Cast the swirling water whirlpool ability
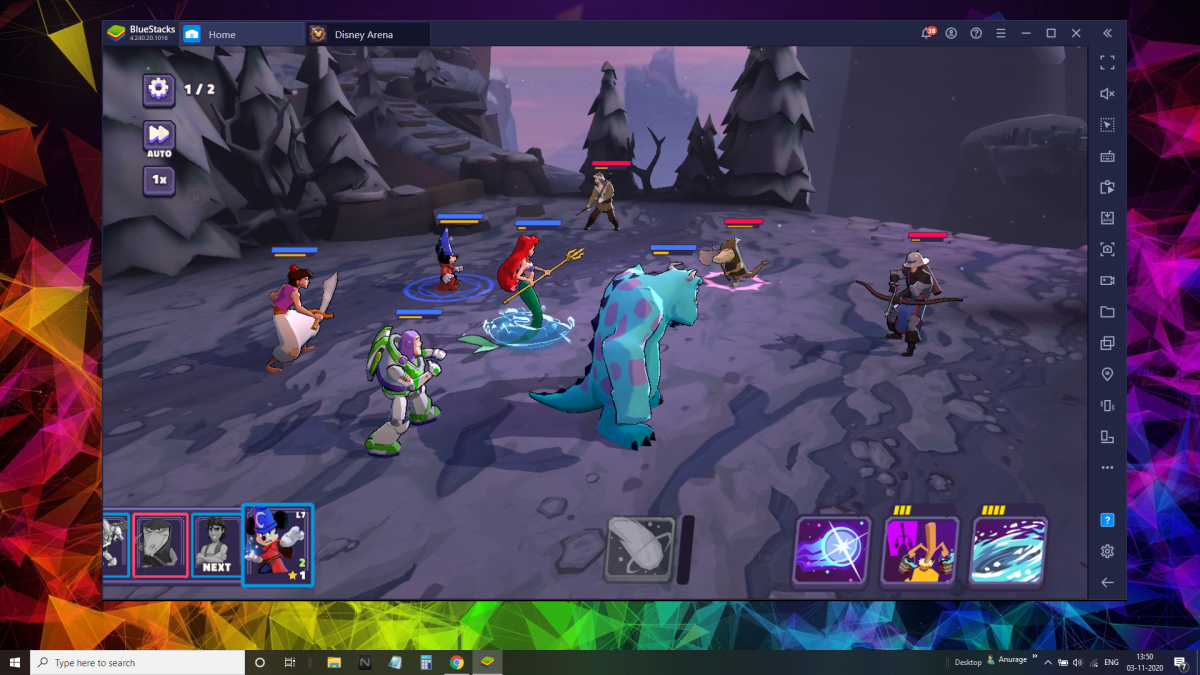Screen dimensions: 1200x675 click(x=1008, y=550)
